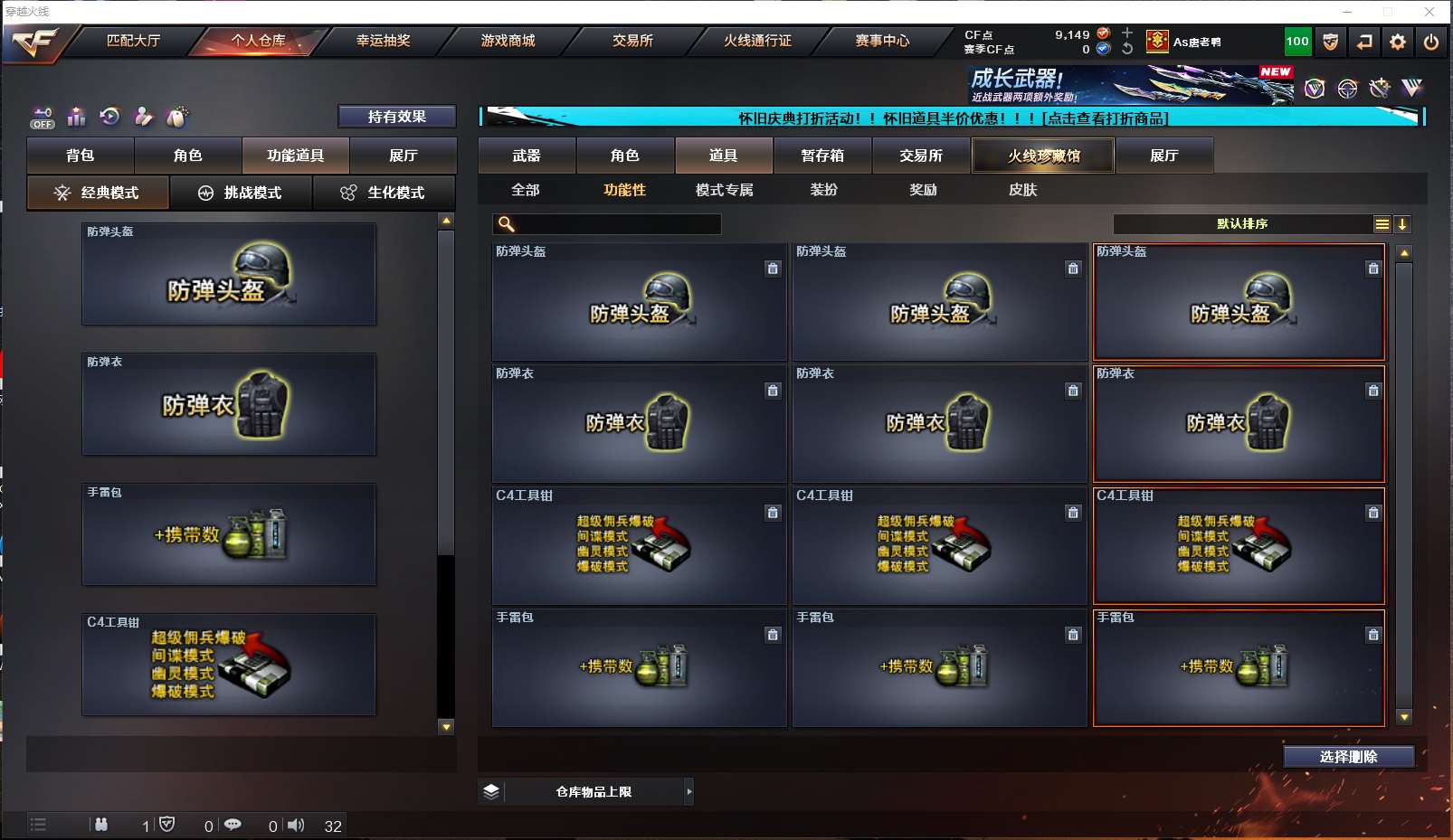Visit the 赛事中心 tournament center
Screen dimensions: 1453x840
[x=882, y=41]
